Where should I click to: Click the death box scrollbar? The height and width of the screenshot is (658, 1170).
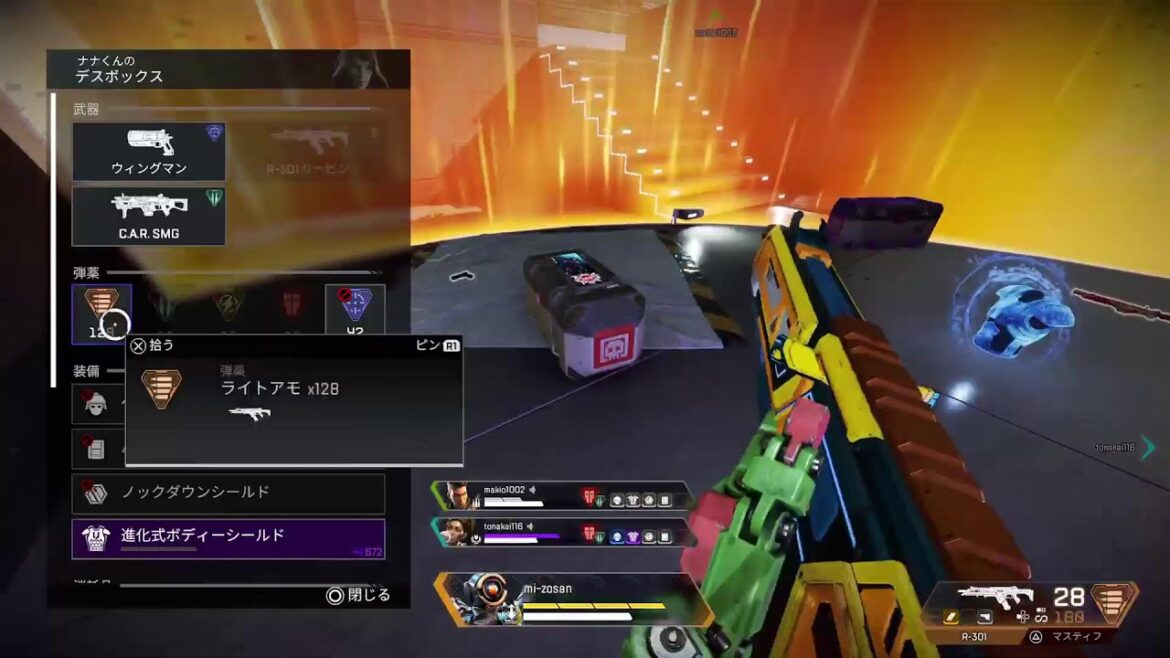(x=54, y=240)
